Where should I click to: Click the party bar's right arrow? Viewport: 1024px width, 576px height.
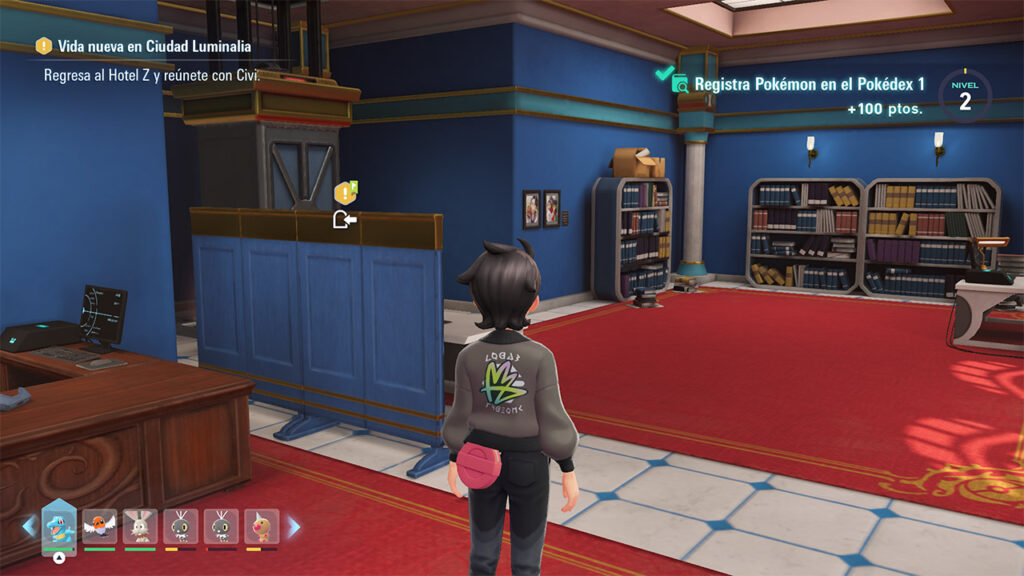294,526
